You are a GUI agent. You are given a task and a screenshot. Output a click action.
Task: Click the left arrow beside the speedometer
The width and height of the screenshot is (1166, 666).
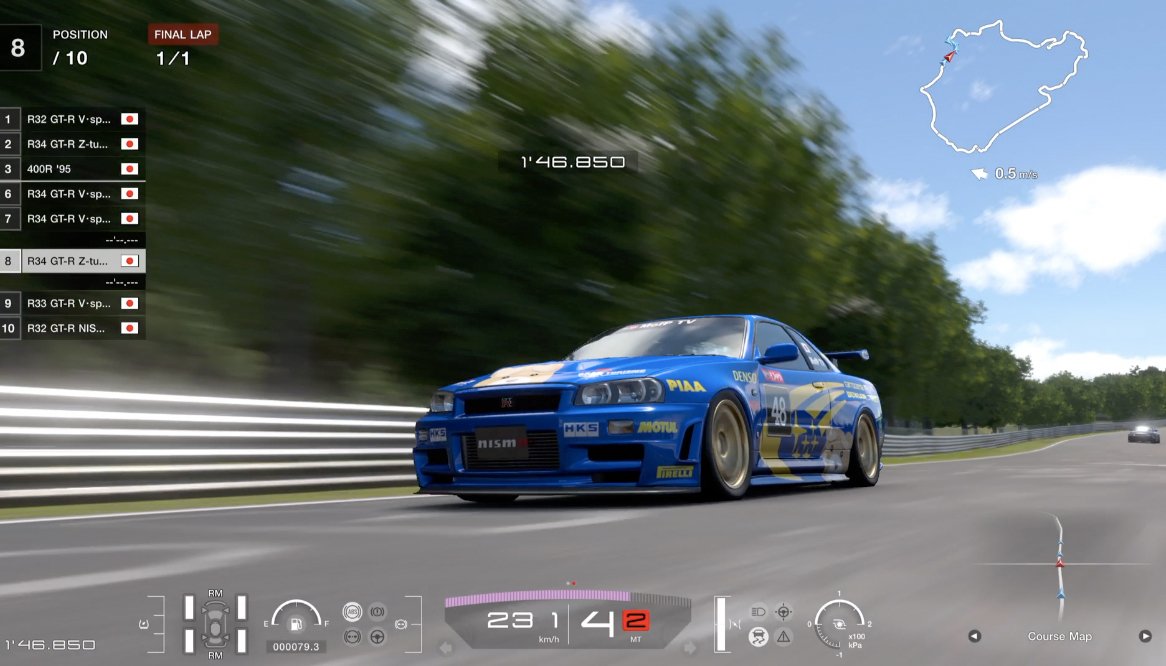click(446, 648)
